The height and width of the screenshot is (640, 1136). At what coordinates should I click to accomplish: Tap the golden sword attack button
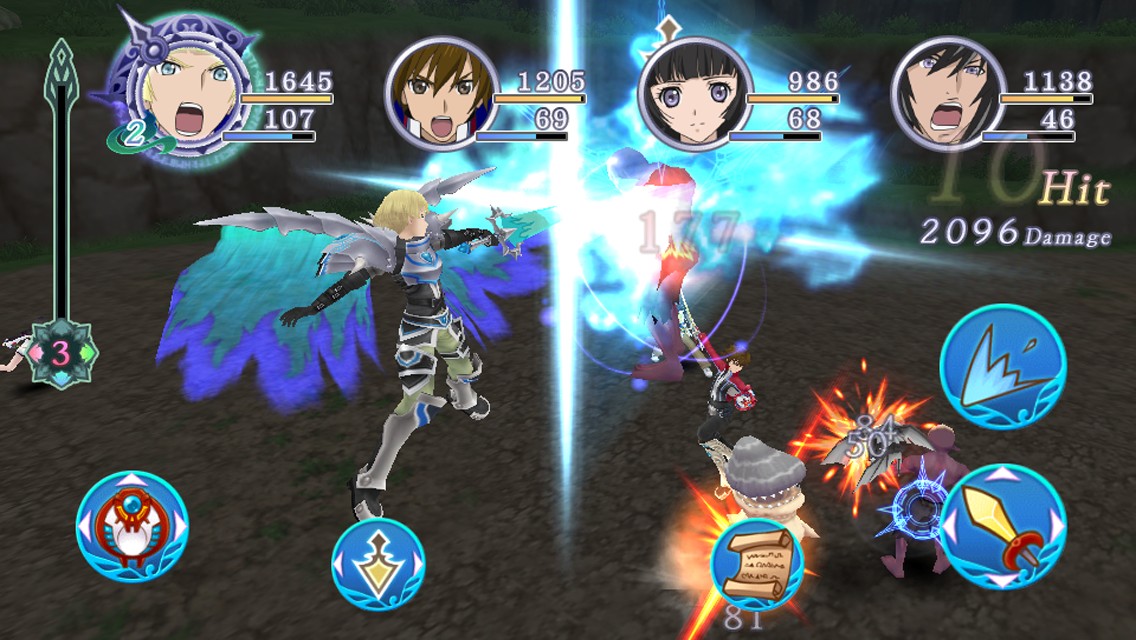pyautogui.click(x=1002, y=526)
